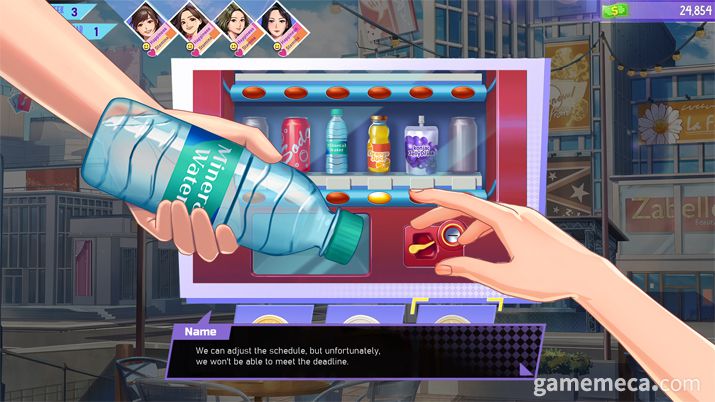The height and width of the screenshot is (402, 715).
Task: Pick the orange juice bottle
Action: click(378, 142)
